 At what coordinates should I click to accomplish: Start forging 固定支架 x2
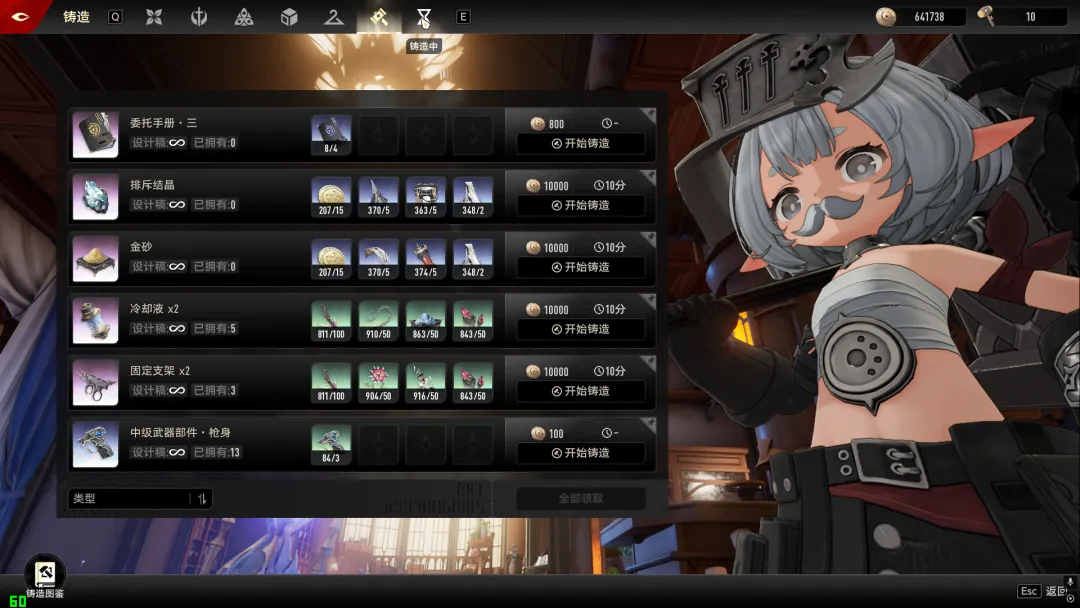(580, 391)
